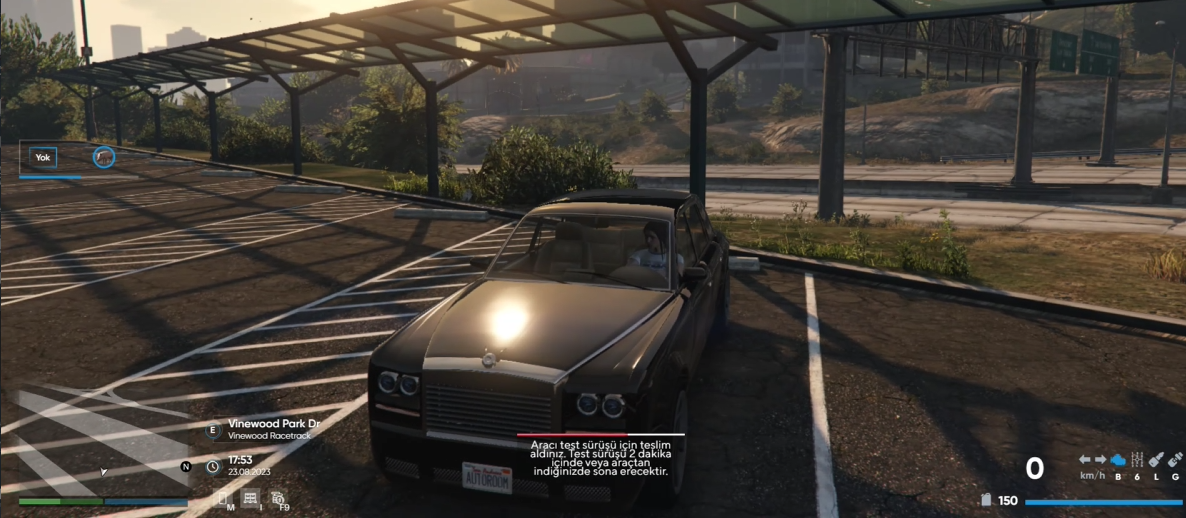Click the Vinewood Park Dr street label
1186x518 pixels.
coord(273,424)
